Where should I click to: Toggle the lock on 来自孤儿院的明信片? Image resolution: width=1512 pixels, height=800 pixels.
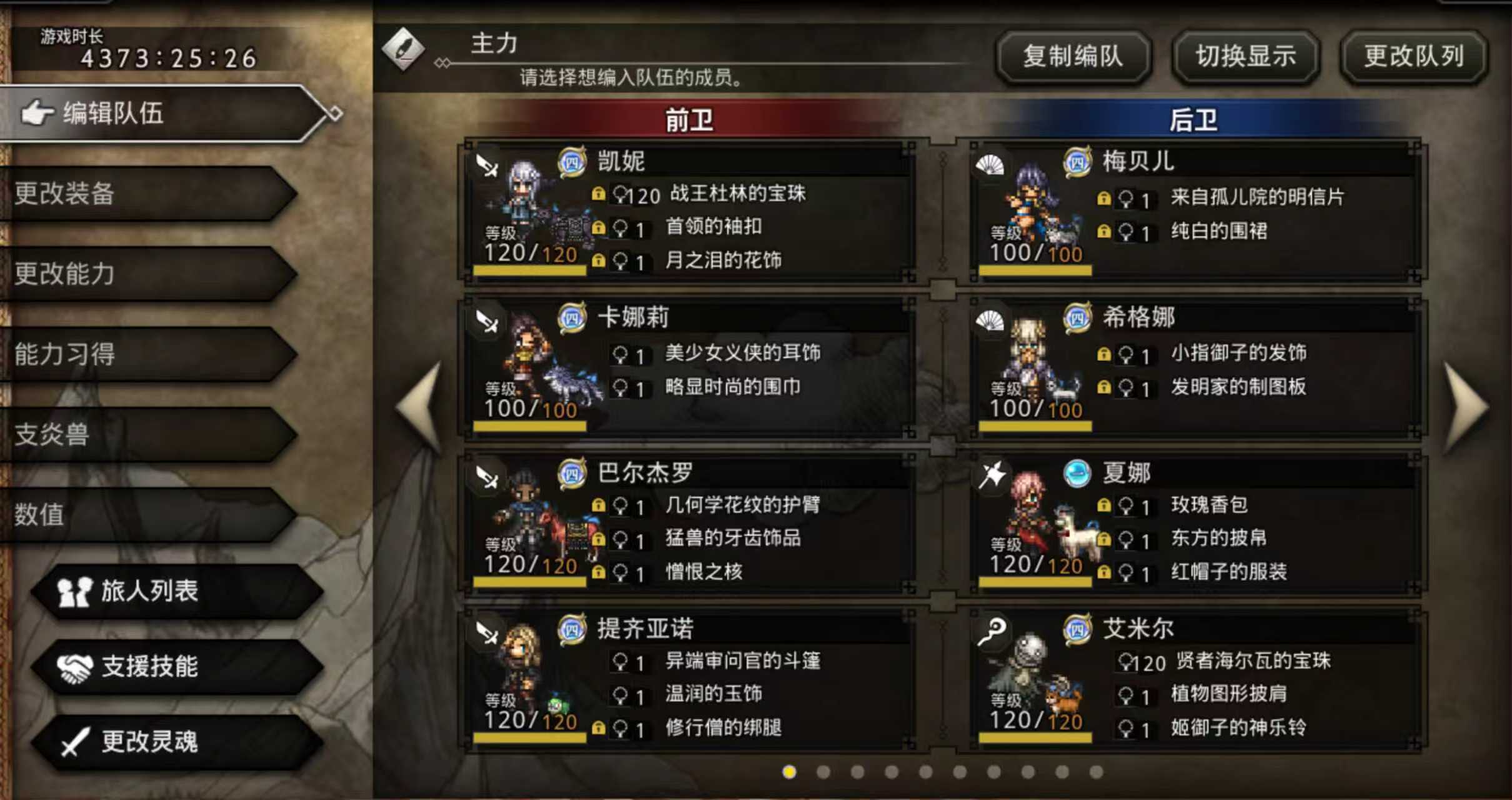tap(1105, 197)
